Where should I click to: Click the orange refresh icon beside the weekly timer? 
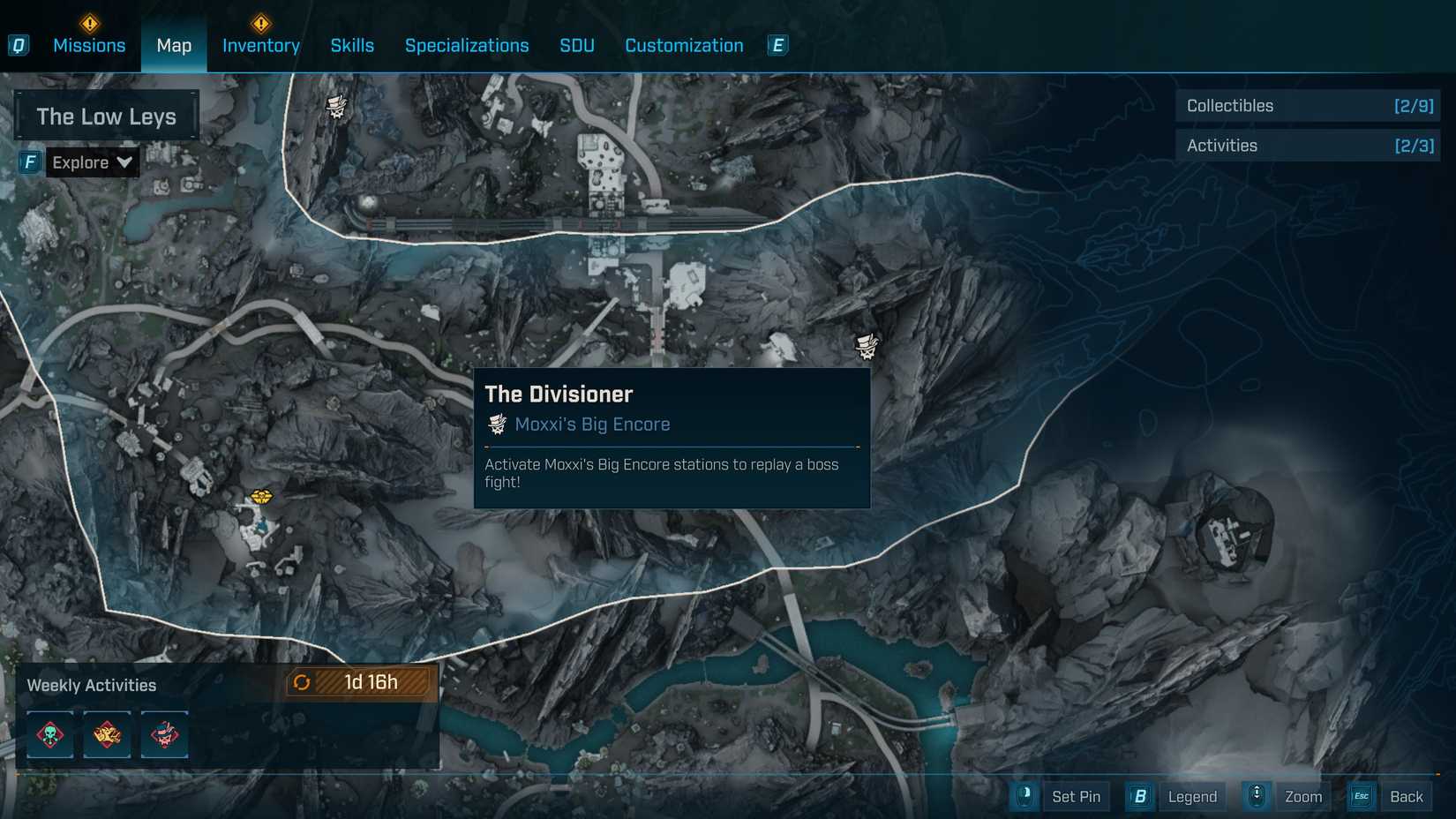click(303, 681)
